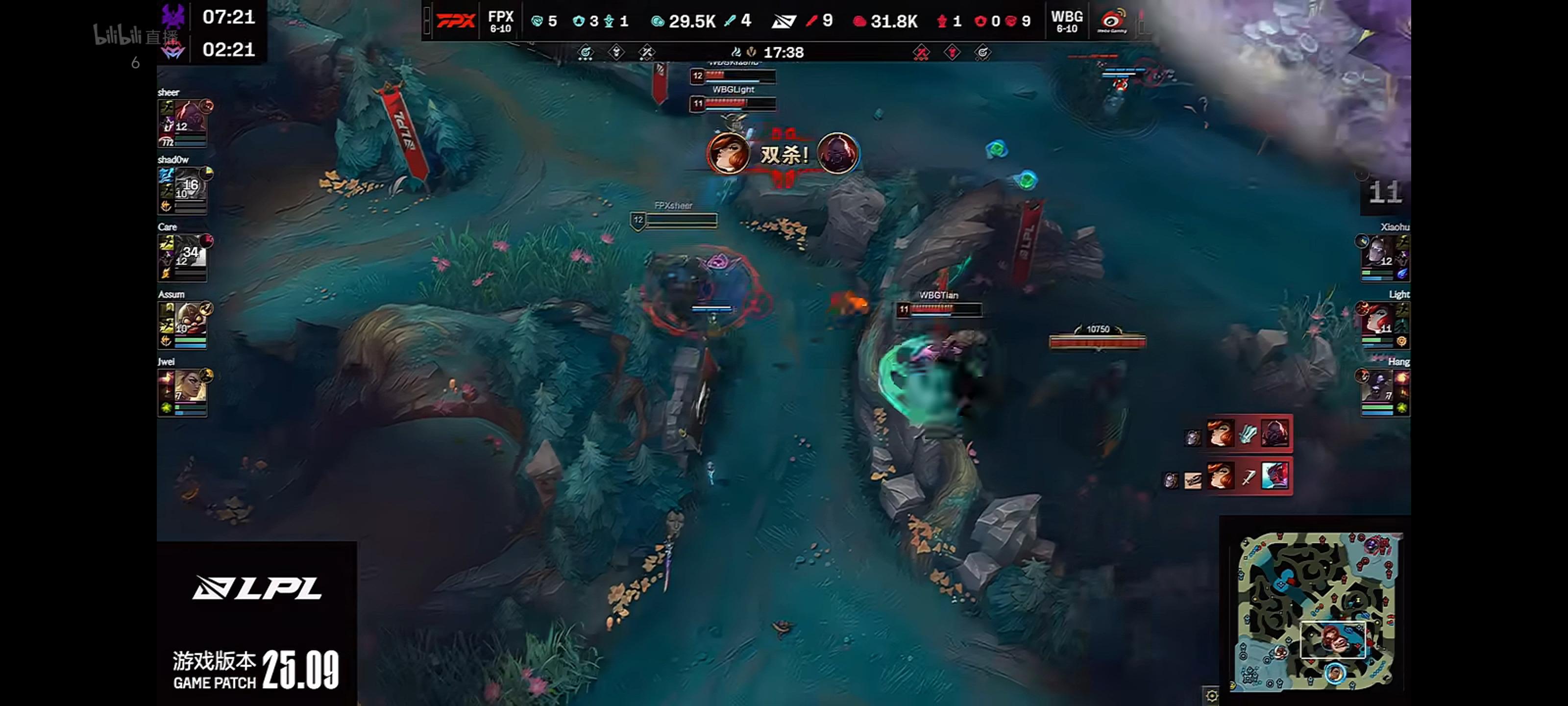Click the red inhibitor icon showing 0
The image size is (1568, 706).
(981, 21)
